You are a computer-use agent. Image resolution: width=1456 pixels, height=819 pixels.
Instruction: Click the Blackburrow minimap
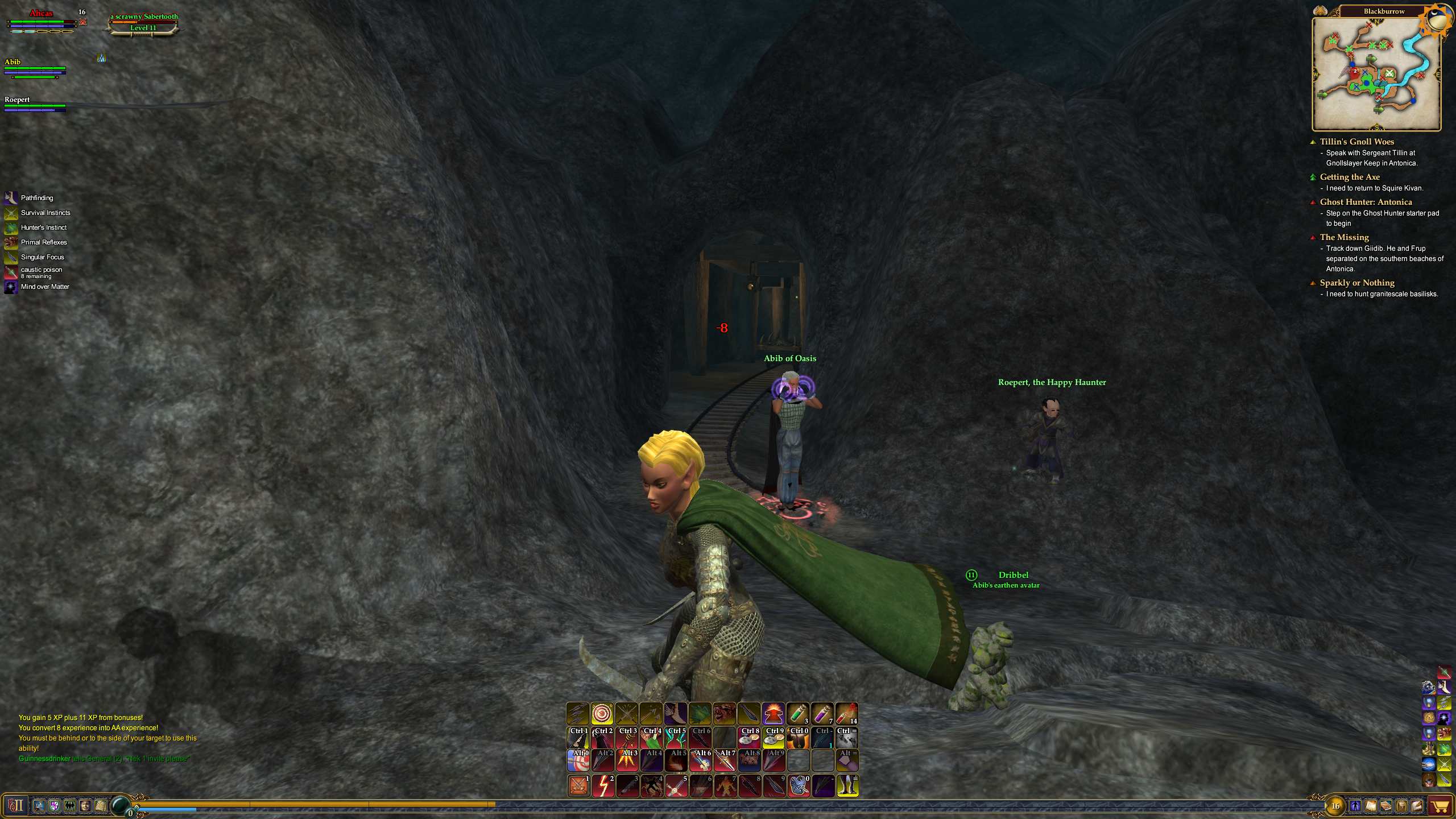tap(1376, 74)
